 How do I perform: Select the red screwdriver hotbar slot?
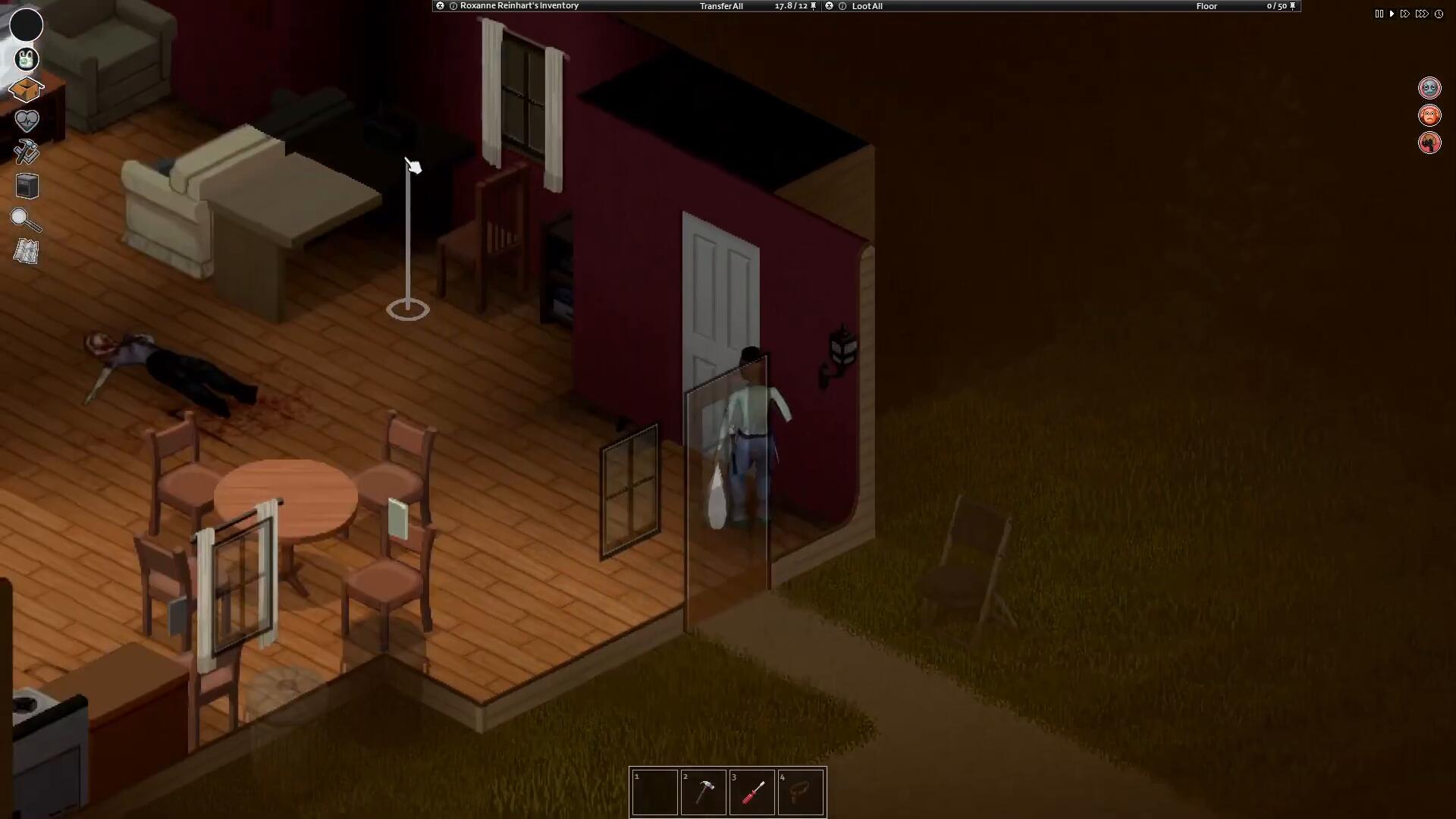tap(752, 792)
